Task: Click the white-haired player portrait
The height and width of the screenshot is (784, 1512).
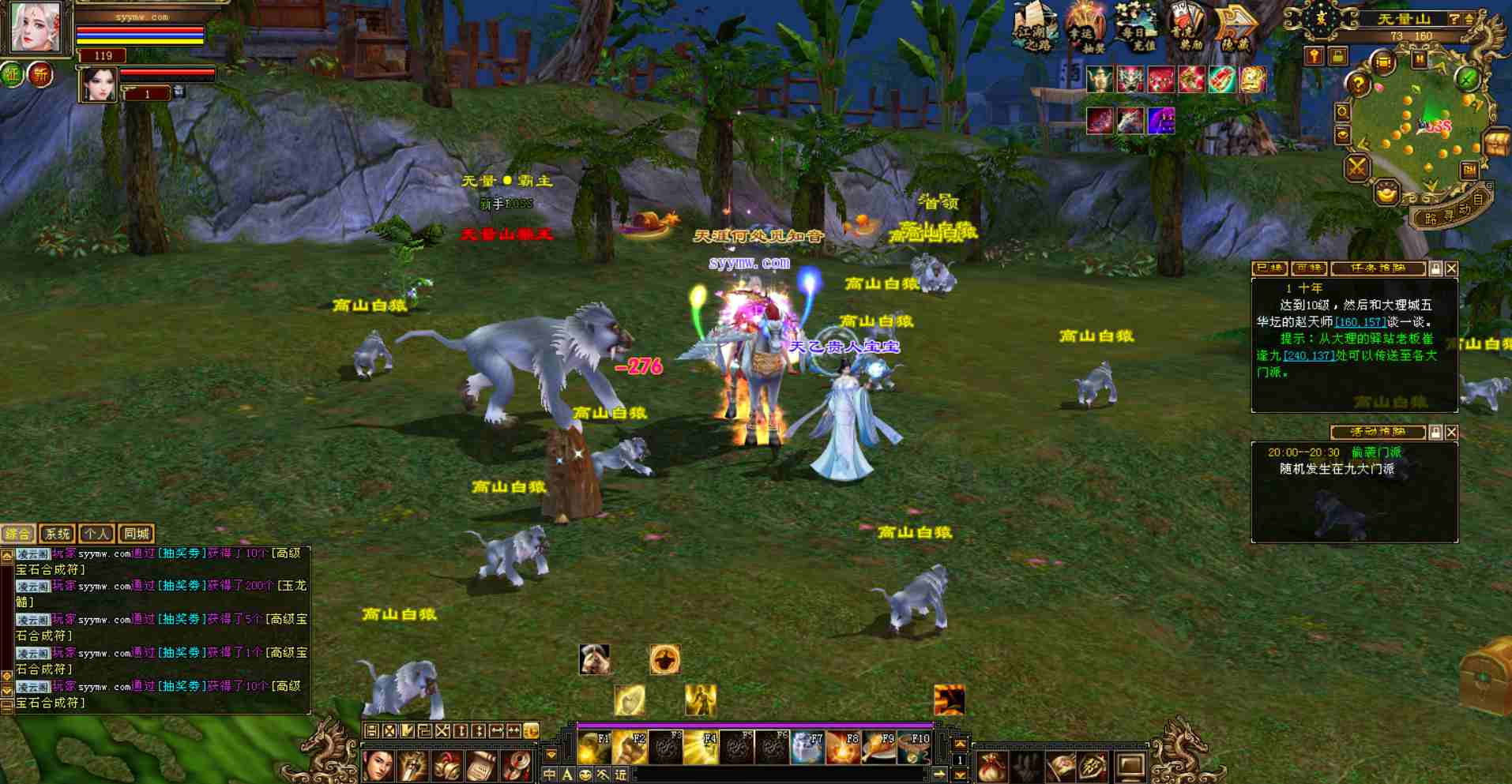Action: coord(36,27)
